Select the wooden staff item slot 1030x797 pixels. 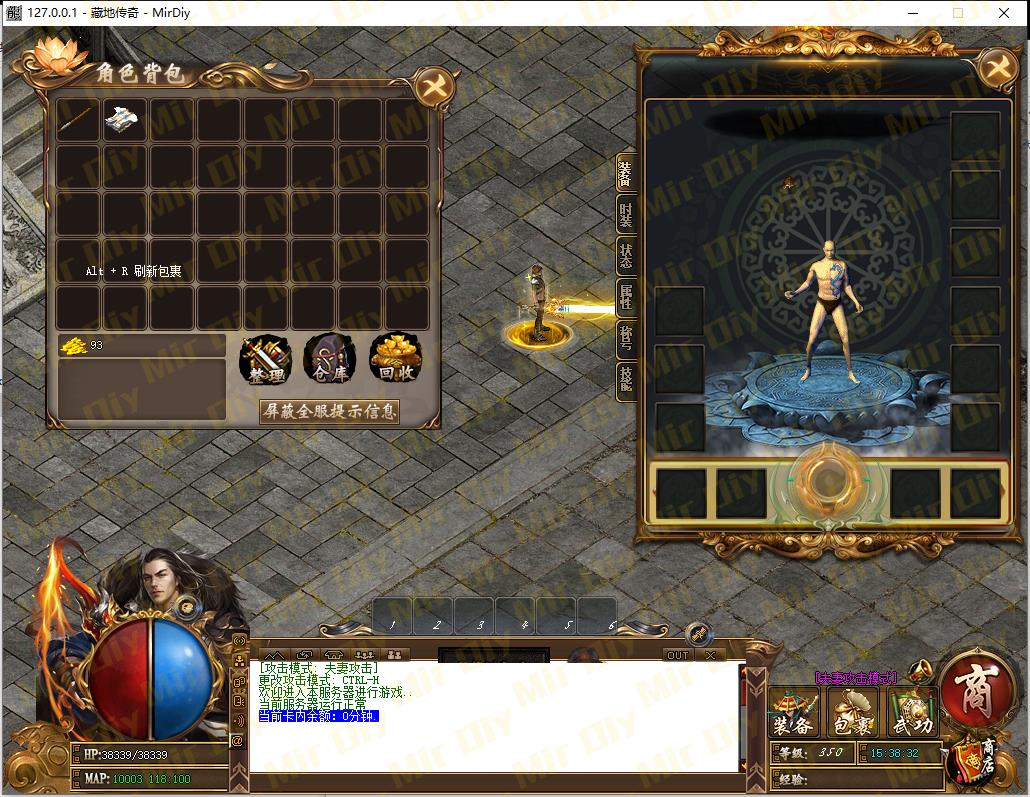point(78,120)
